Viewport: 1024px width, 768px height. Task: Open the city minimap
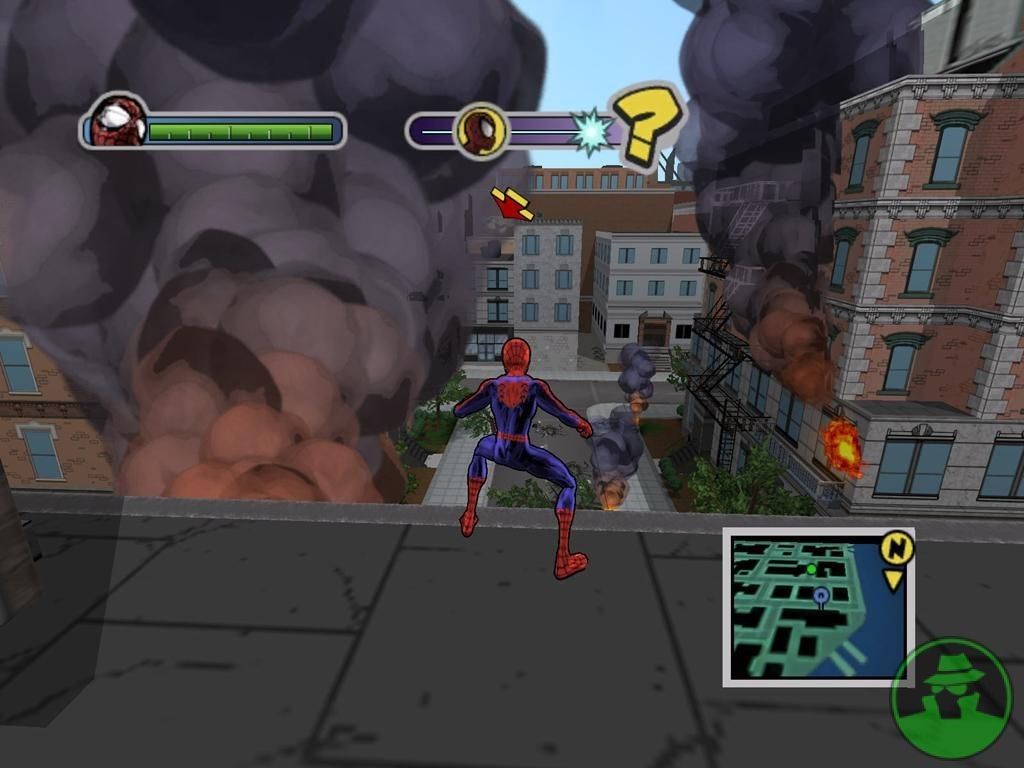pyautogui.click(x=818, y=607)
